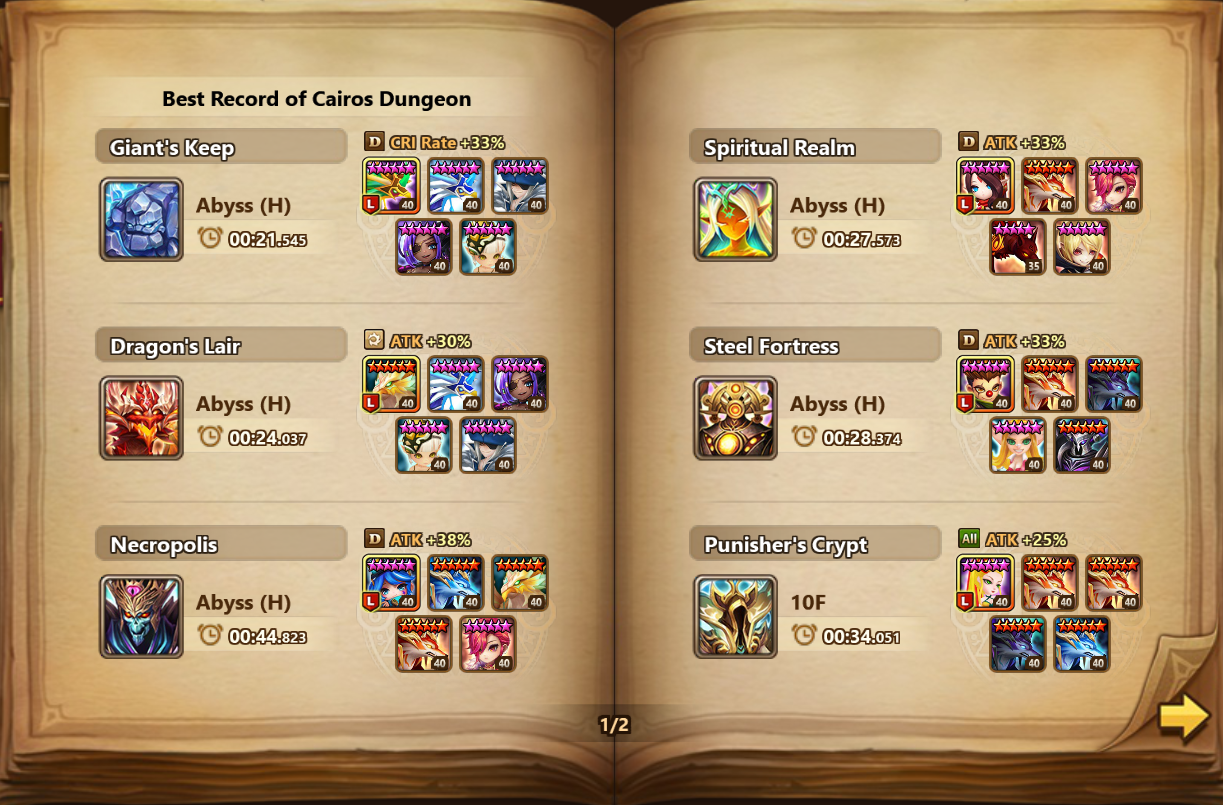This screenshot has width=1223, height=805.
Task: Go to the next page with yellow arrow
Action: click(x=1184, y=717)
